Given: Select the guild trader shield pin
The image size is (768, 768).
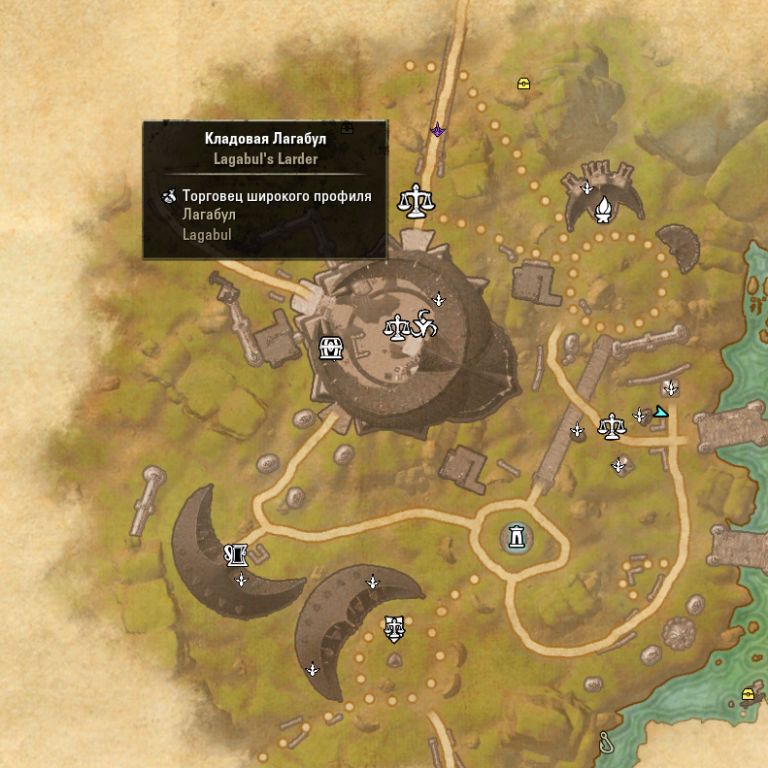Looking at the screenshot, I should point(395,629).
